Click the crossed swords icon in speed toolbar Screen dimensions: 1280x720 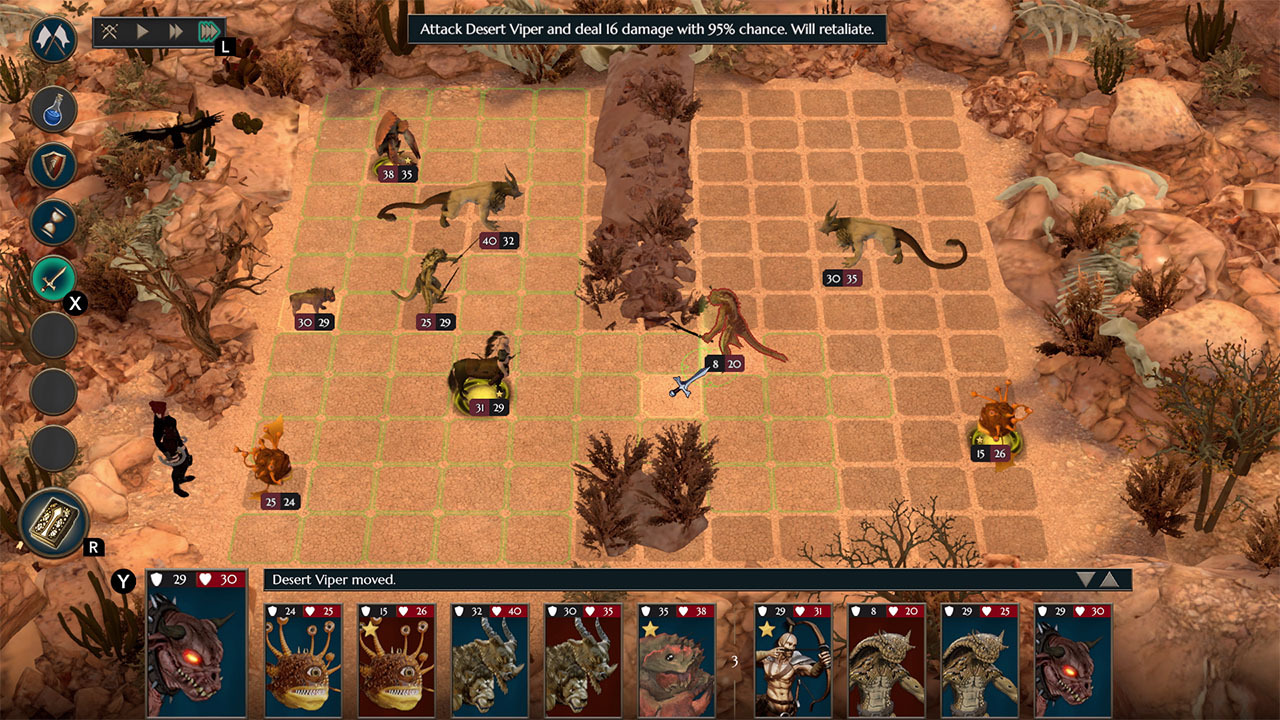click(108, 30)
